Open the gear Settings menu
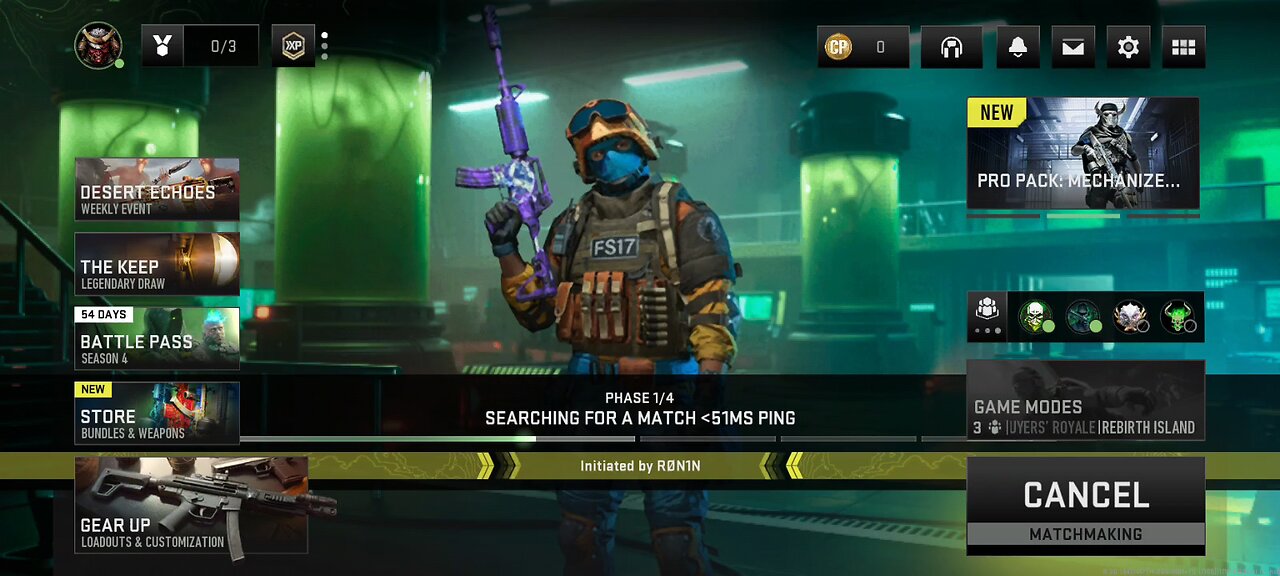Screen dimensions: 1280x576 point(1128,47)
